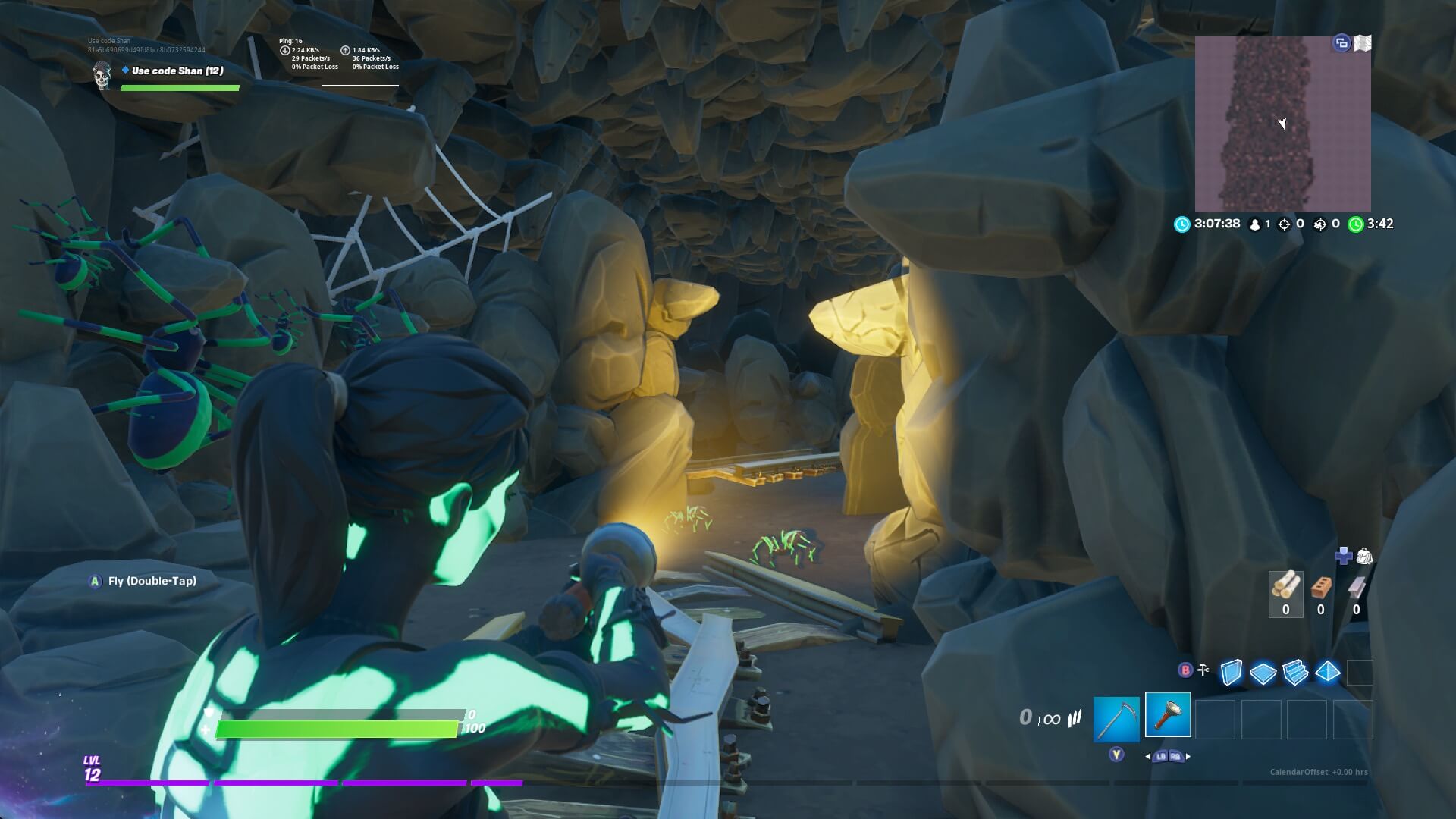Click the Y swap weapon prompt

tap(1116, 756)
